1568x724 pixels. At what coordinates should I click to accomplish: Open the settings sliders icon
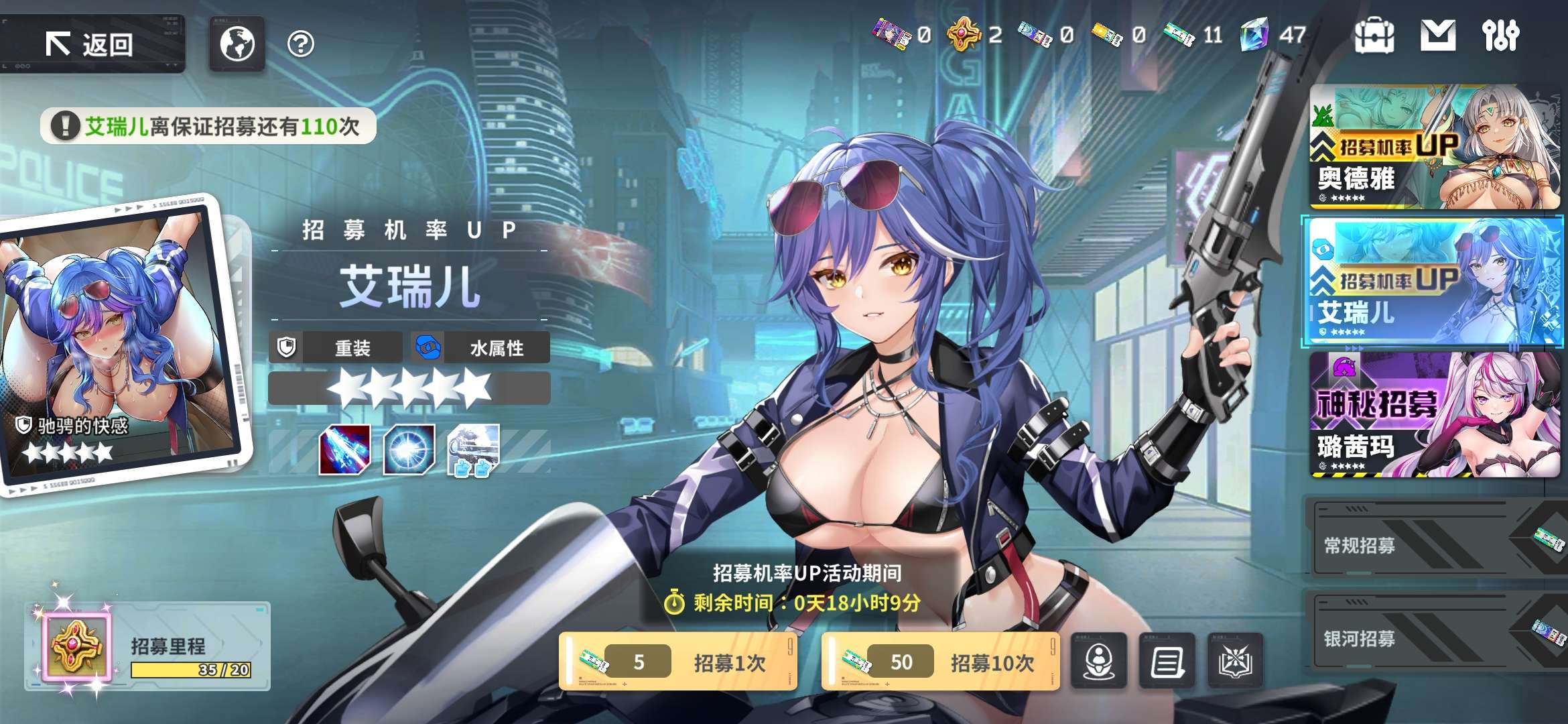(x=1500, y=36)
